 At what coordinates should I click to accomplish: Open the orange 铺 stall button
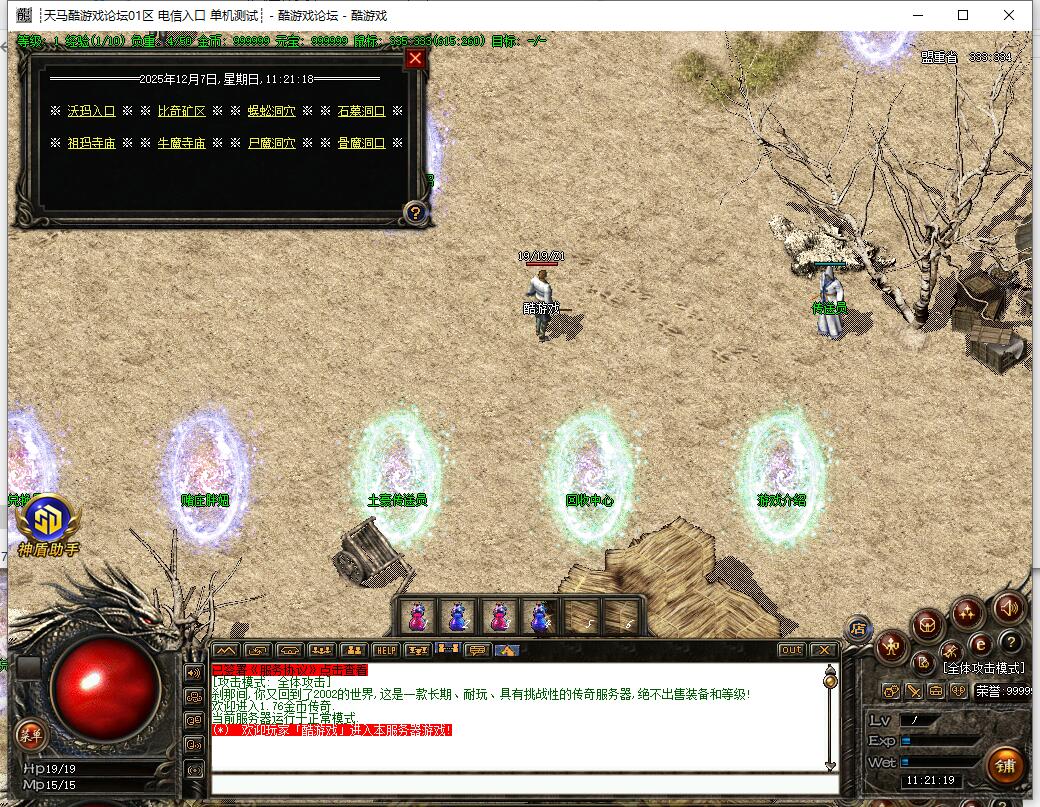click(x=1005, y=766)
